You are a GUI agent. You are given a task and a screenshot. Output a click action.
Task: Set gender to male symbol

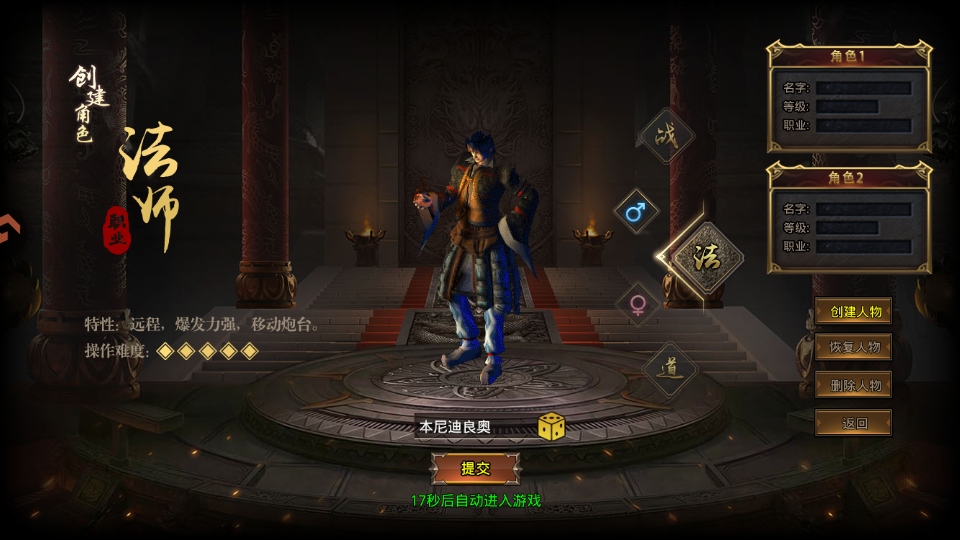(x=636, y=212)
